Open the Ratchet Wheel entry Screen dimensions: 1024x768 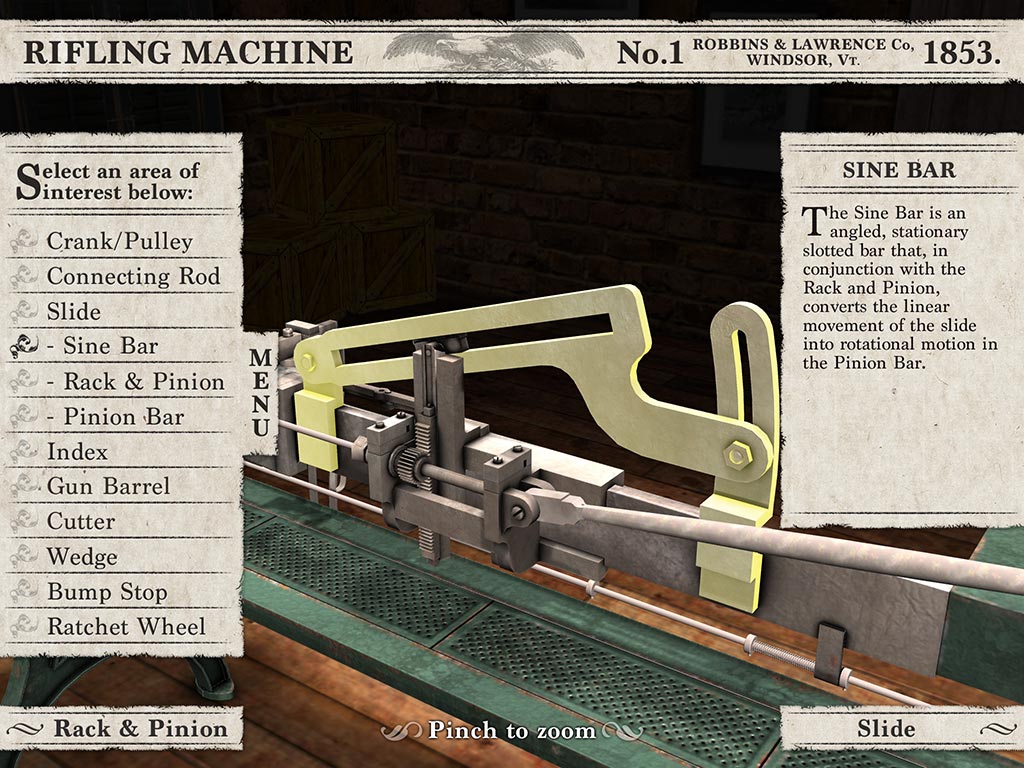[126, 627]
